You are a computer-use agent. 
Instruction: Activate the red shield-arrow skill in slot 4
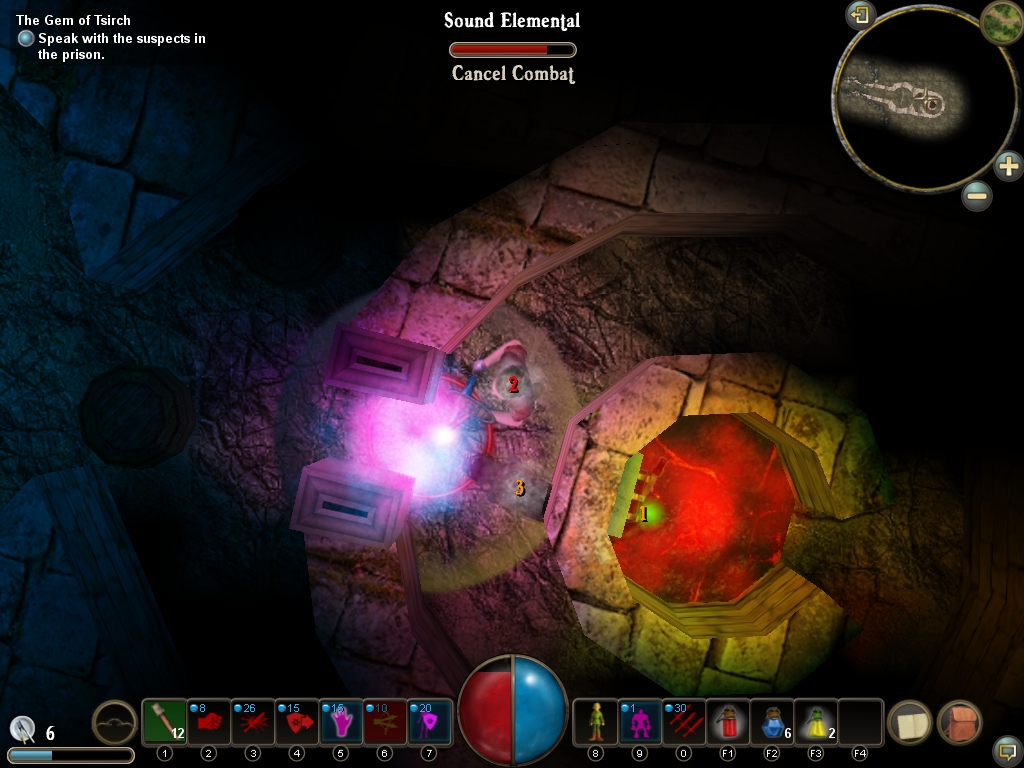[297, 722]
